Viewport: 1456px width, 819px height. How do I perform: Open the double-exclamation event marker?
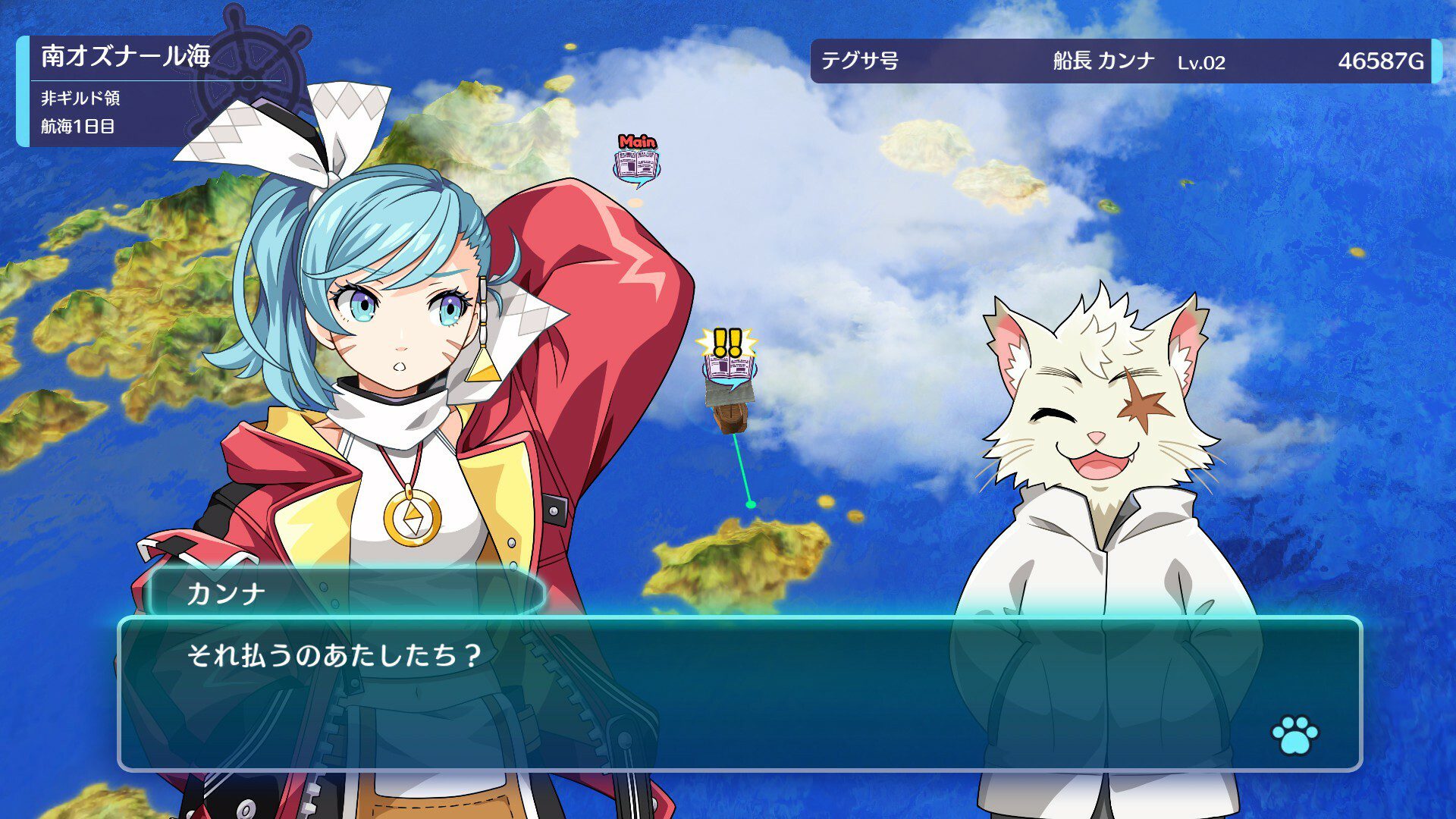[x=729, y=359]
